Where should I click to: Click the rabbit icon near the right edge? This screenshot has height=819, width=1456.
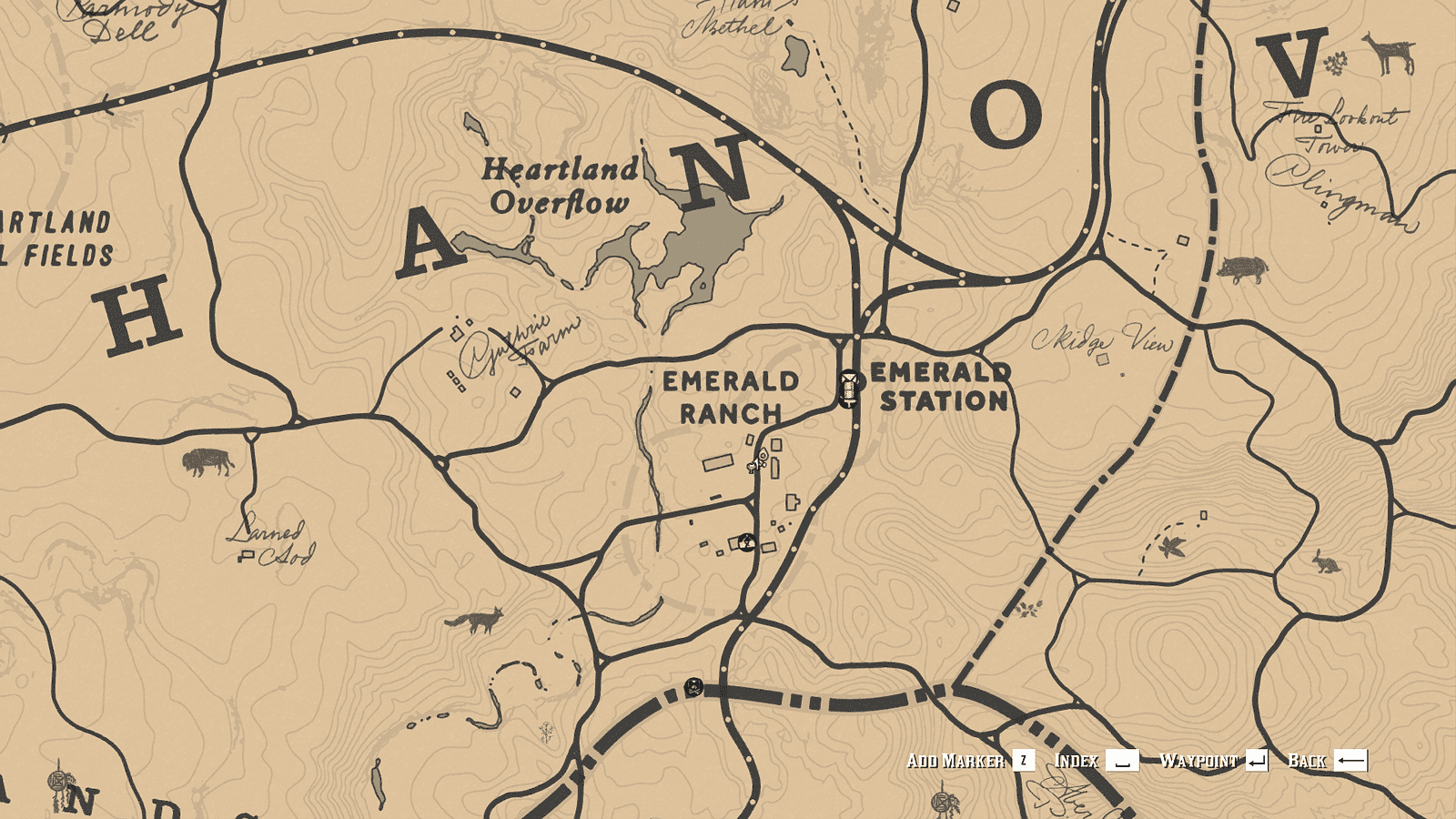1327,564
